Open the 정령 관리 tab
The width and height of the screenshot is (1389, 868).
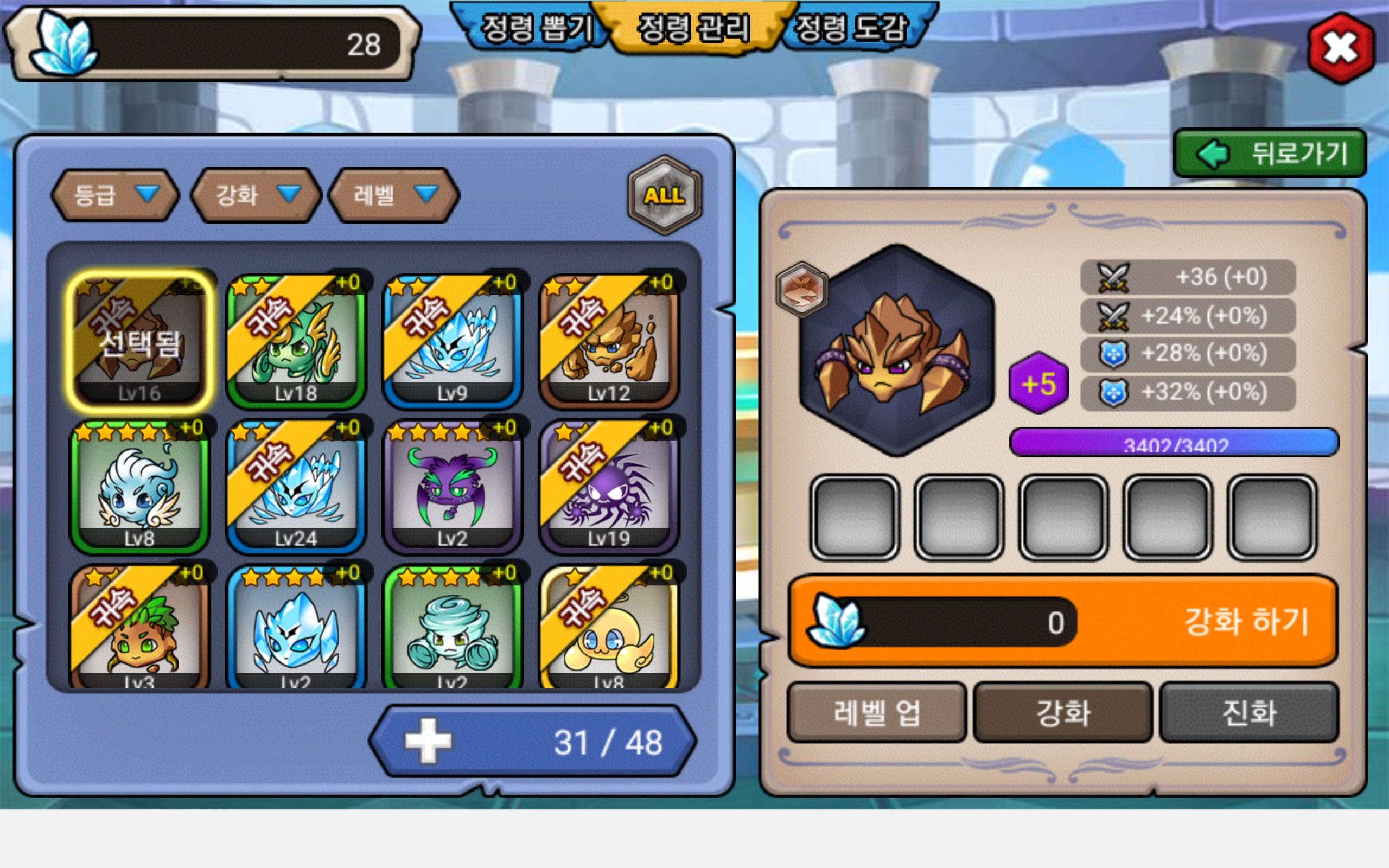coord(693,28)
